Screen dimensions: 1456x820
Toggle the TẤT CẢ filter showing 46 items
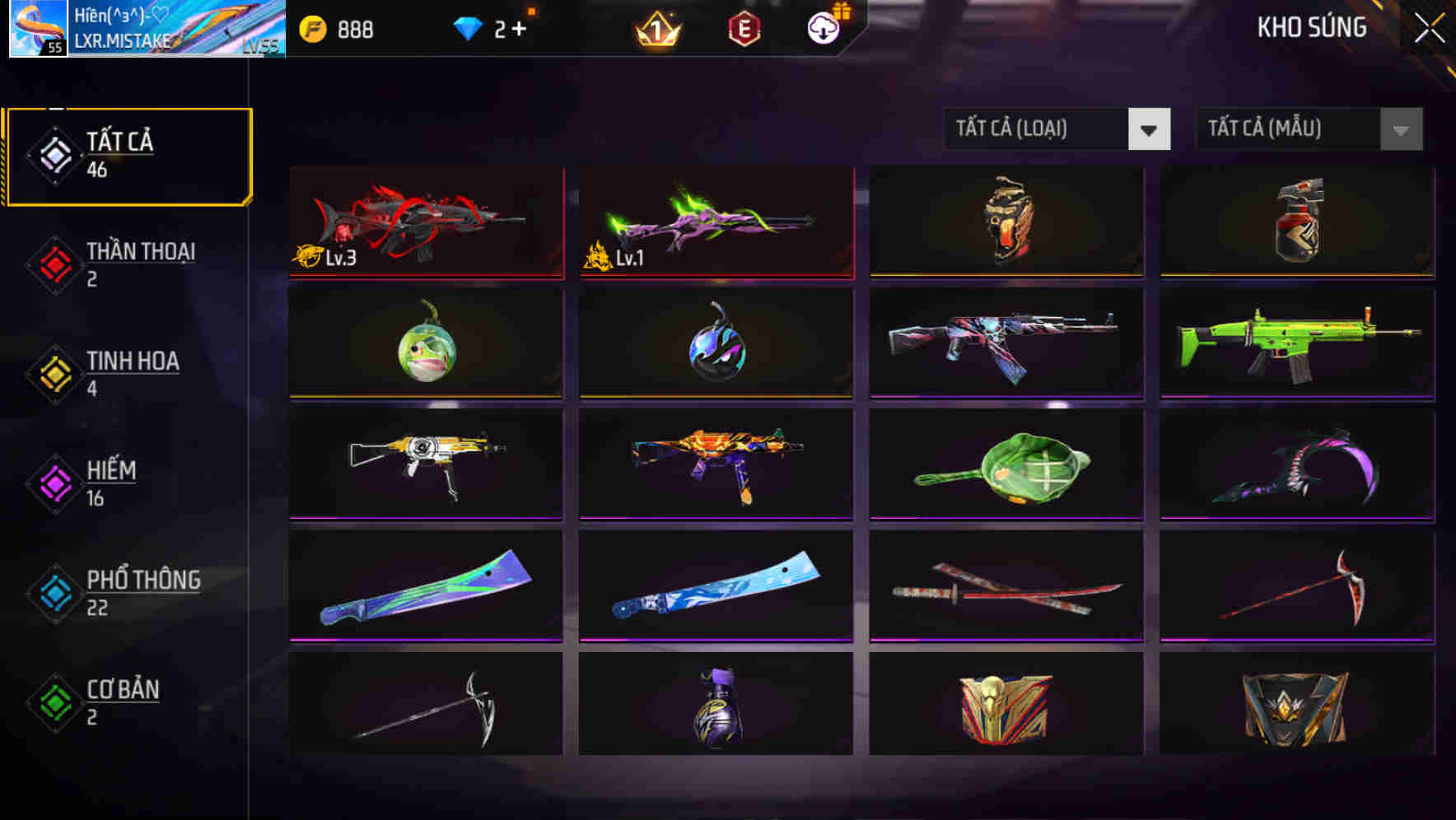click(x=128, y=155)
